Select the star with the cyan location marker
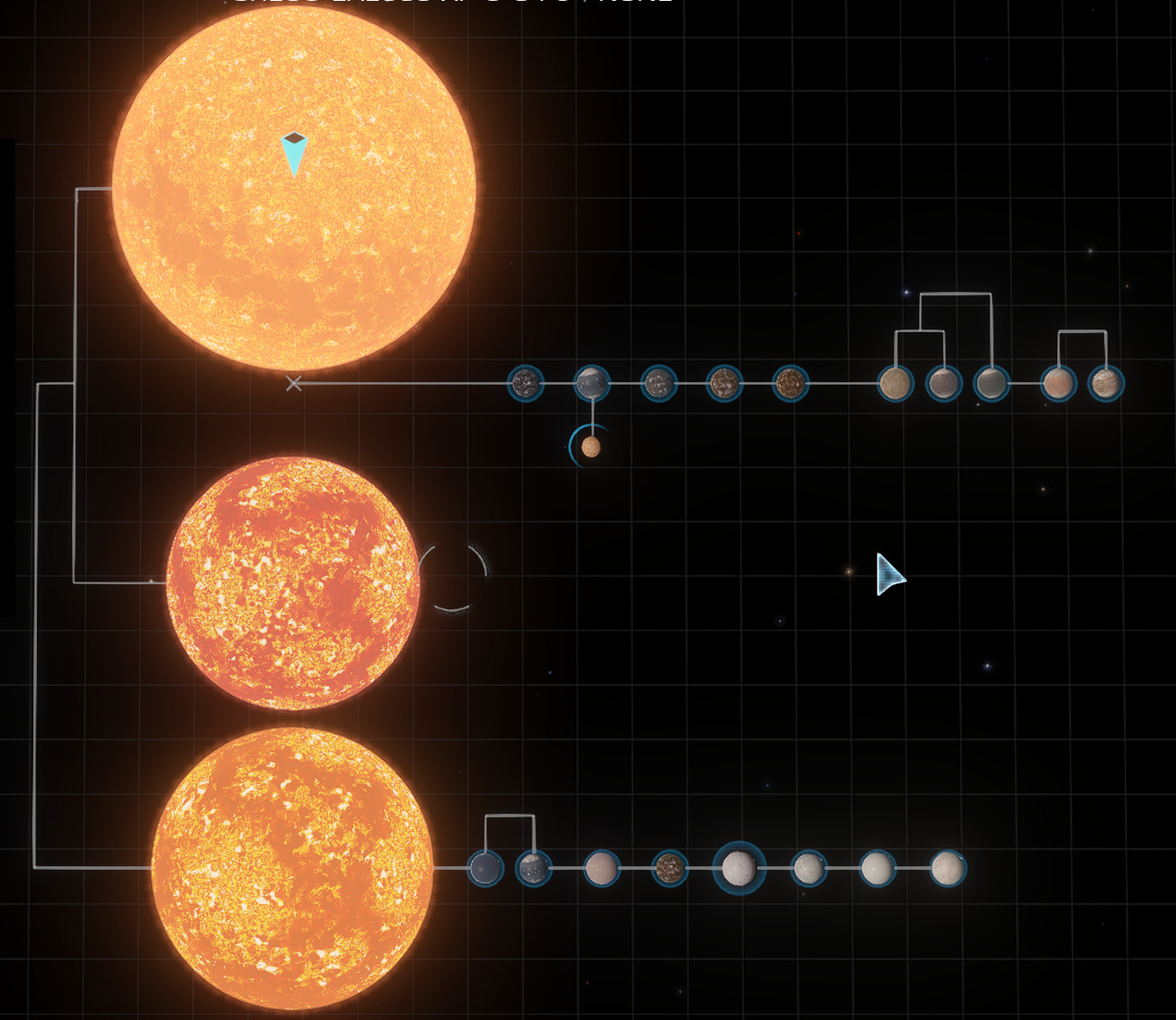Screen dimensions: 1176x1020 pos(294,189)
